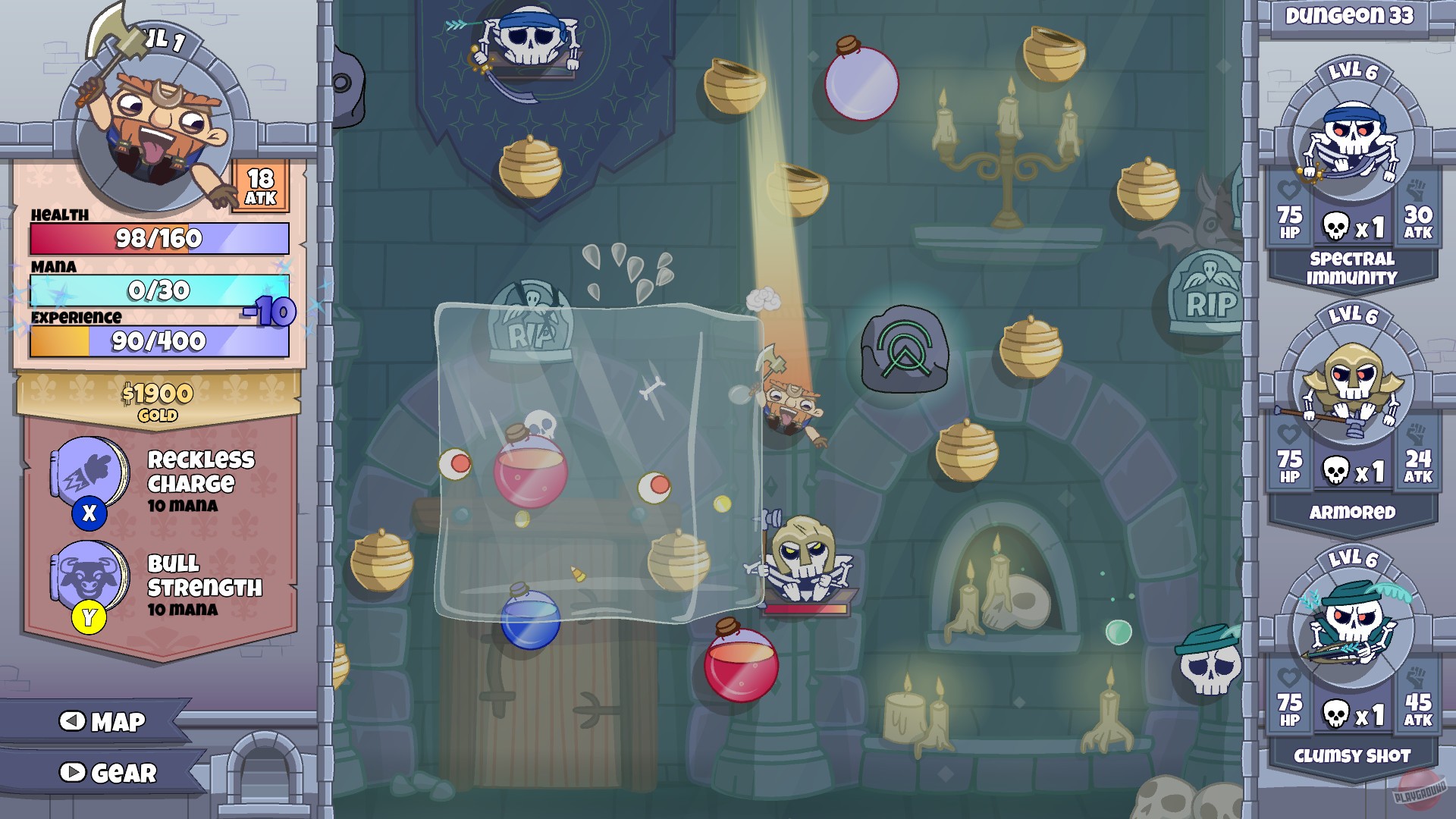Expand the Armored trait label
Image resolution: width=1456 pixels, height=819 pixels.
(1355, 512)
